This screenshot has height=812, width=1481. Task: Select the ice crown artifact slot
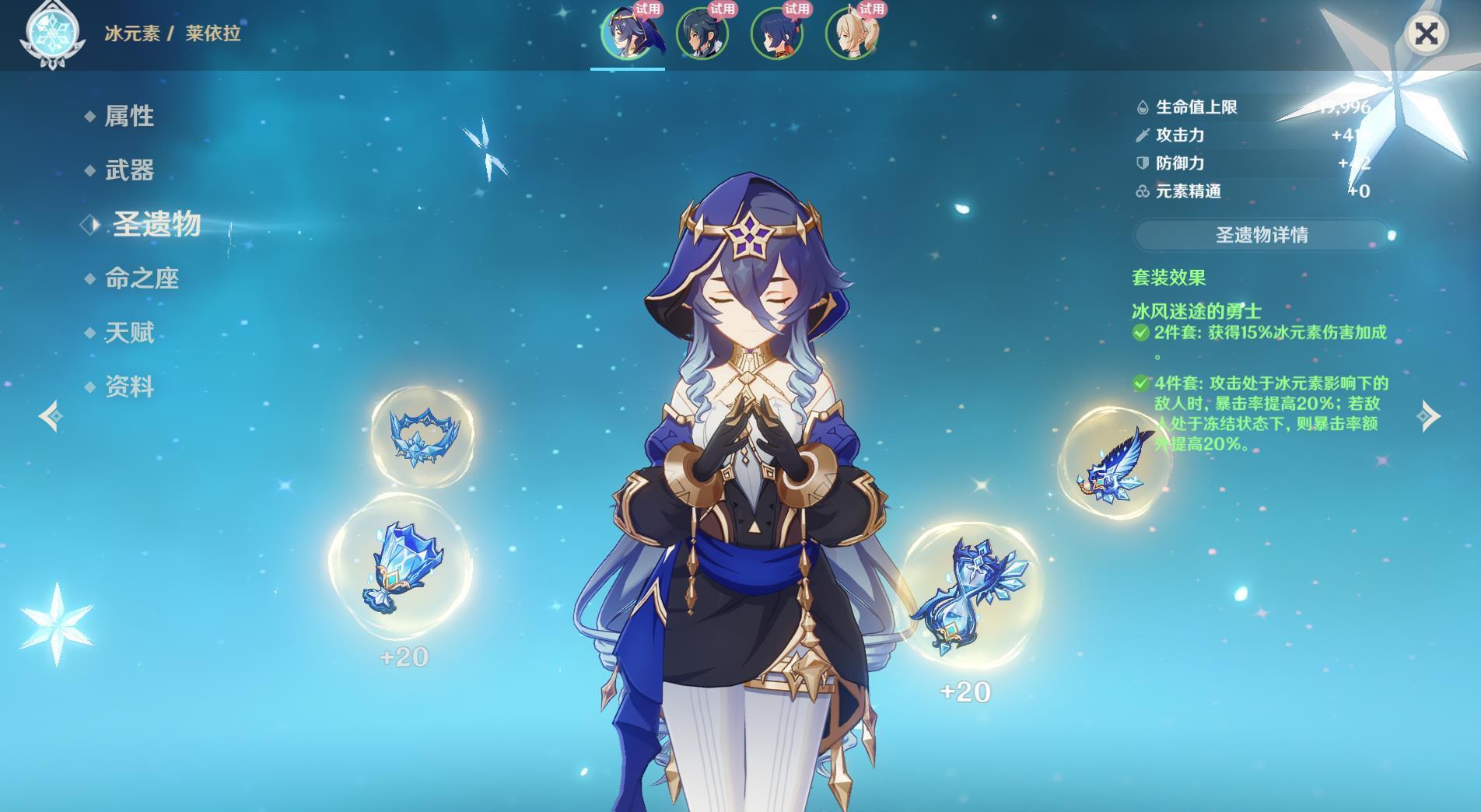click(422, 436)
